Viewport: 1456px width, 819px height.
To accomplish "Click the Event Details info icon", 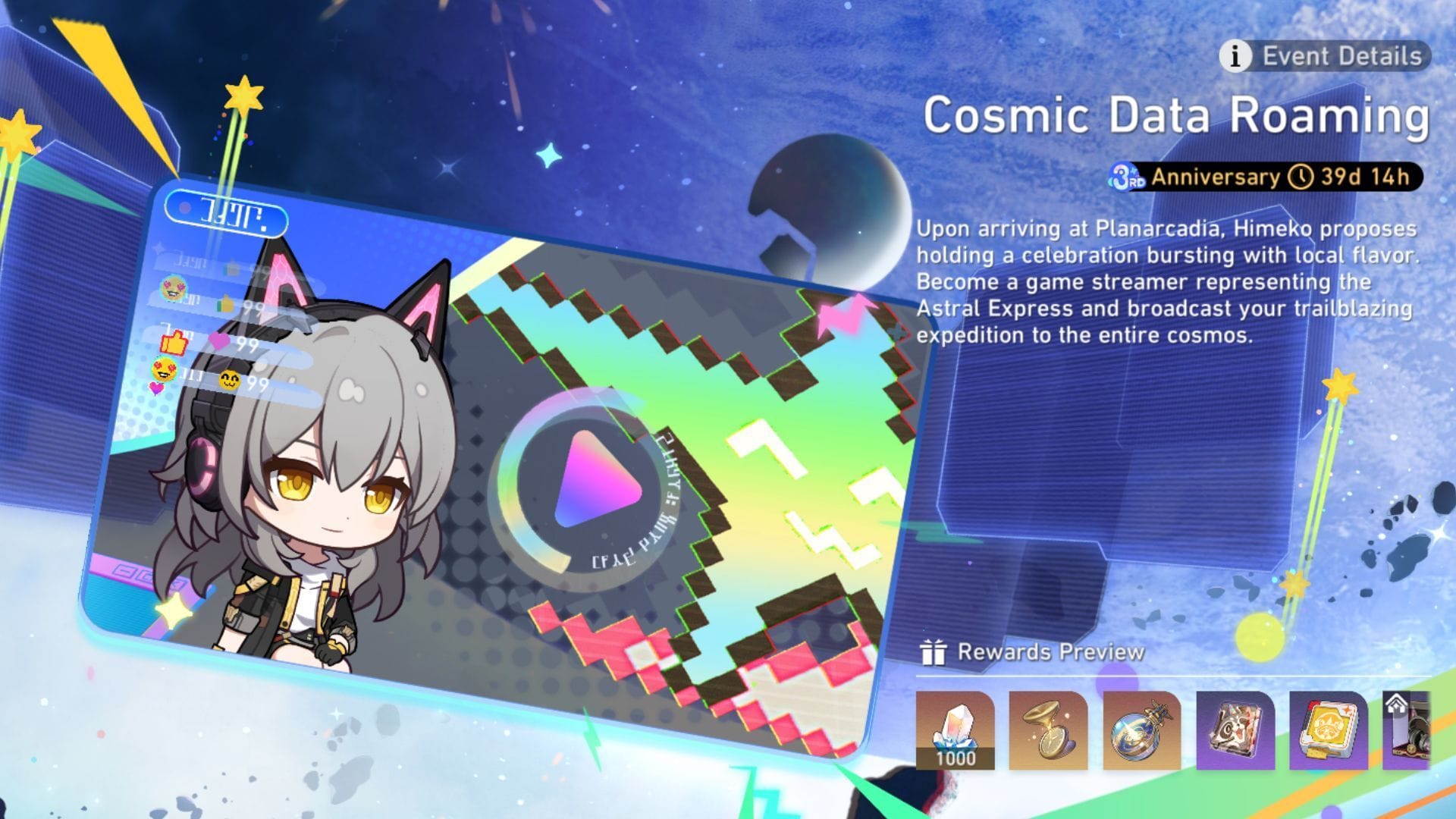I will [1238, 55].
